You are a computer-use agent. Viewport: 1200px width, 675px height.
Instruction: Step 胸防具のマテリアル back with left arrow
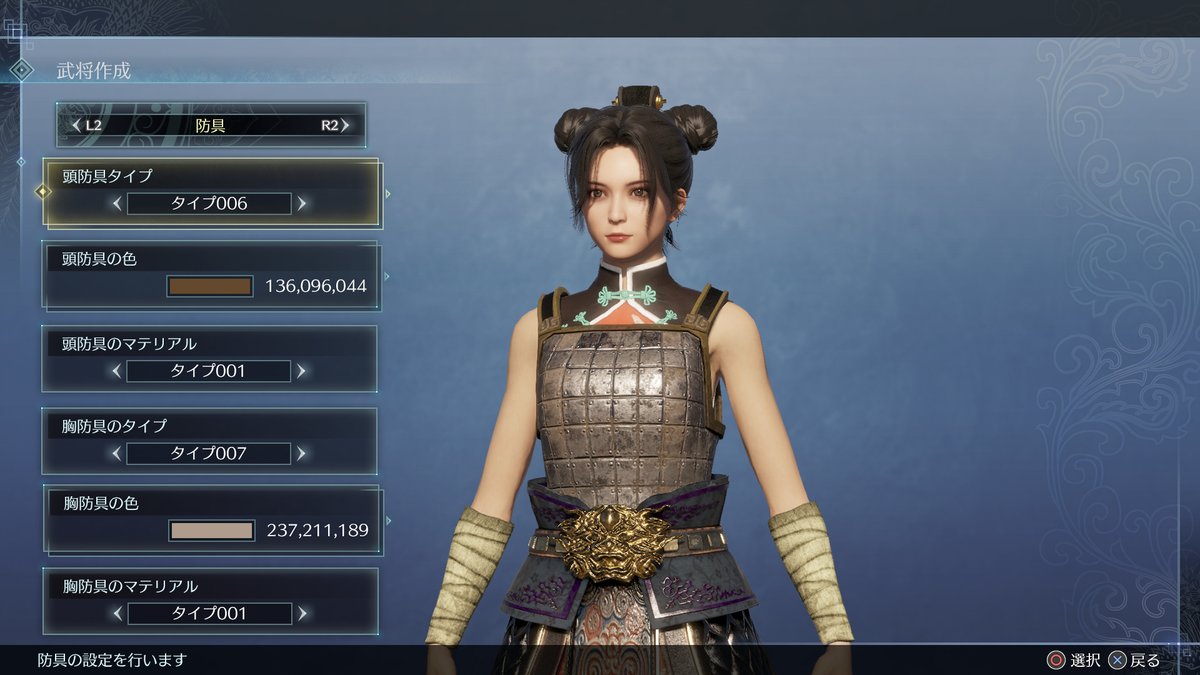point(117,613)
